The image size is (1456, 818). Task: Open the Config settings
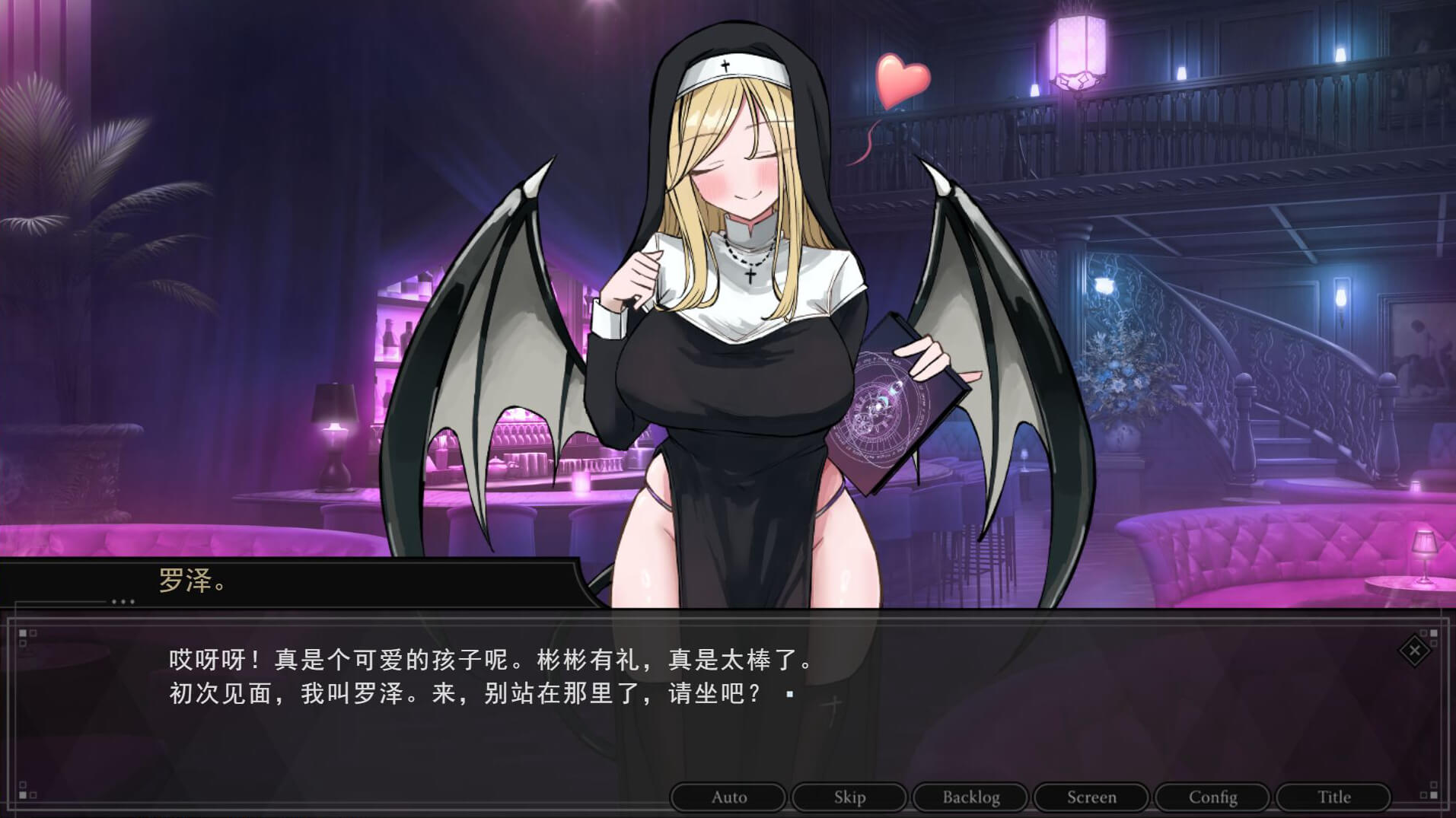pyautogui.click(x=1212, y=797)
